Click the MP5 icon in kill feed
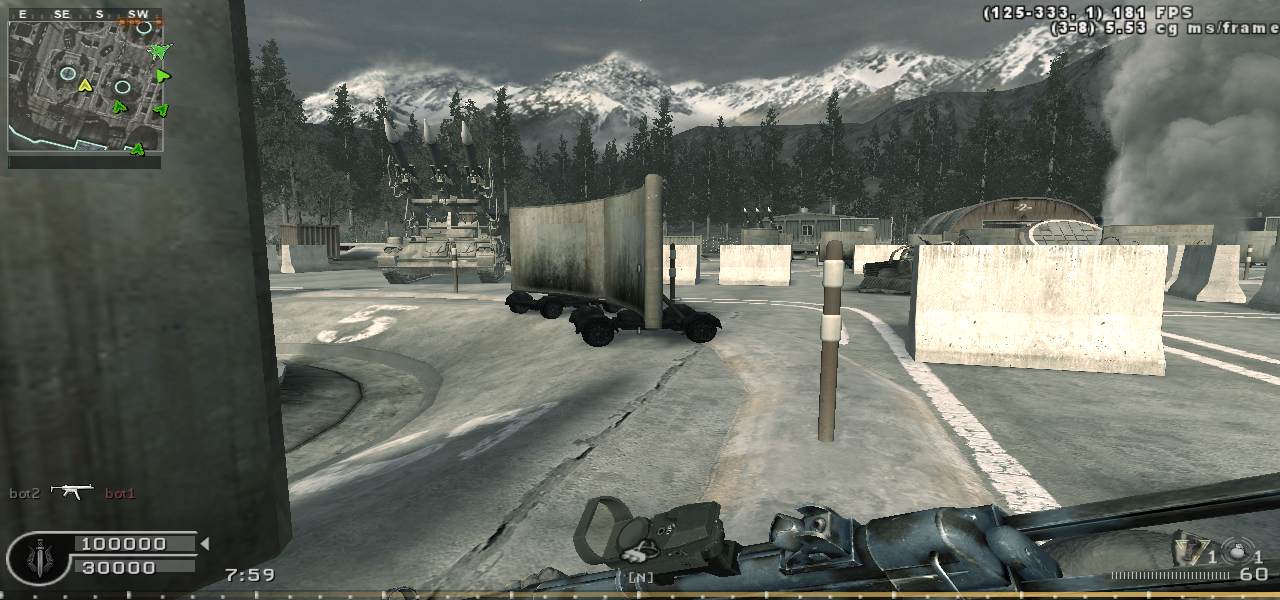 pyautogui.click(x=72, y=491)
